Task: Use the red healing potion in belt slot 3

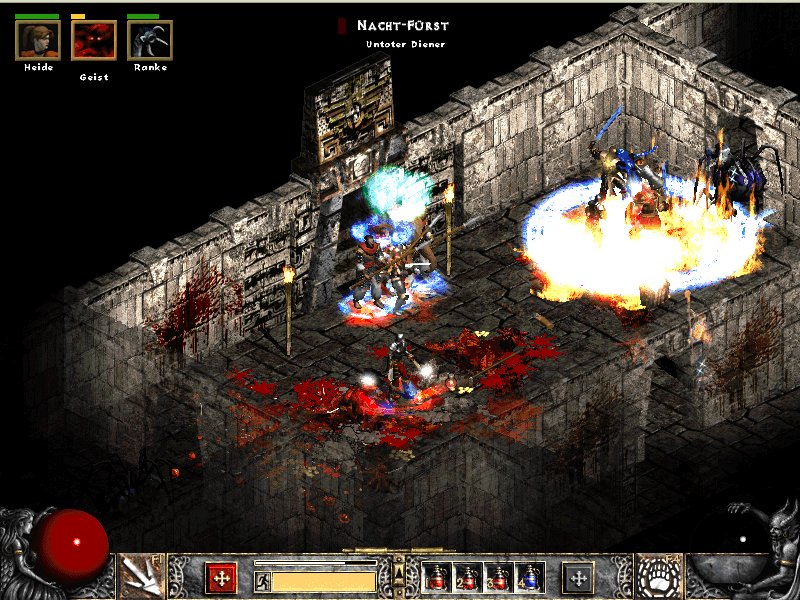Action: click(499, 577)
